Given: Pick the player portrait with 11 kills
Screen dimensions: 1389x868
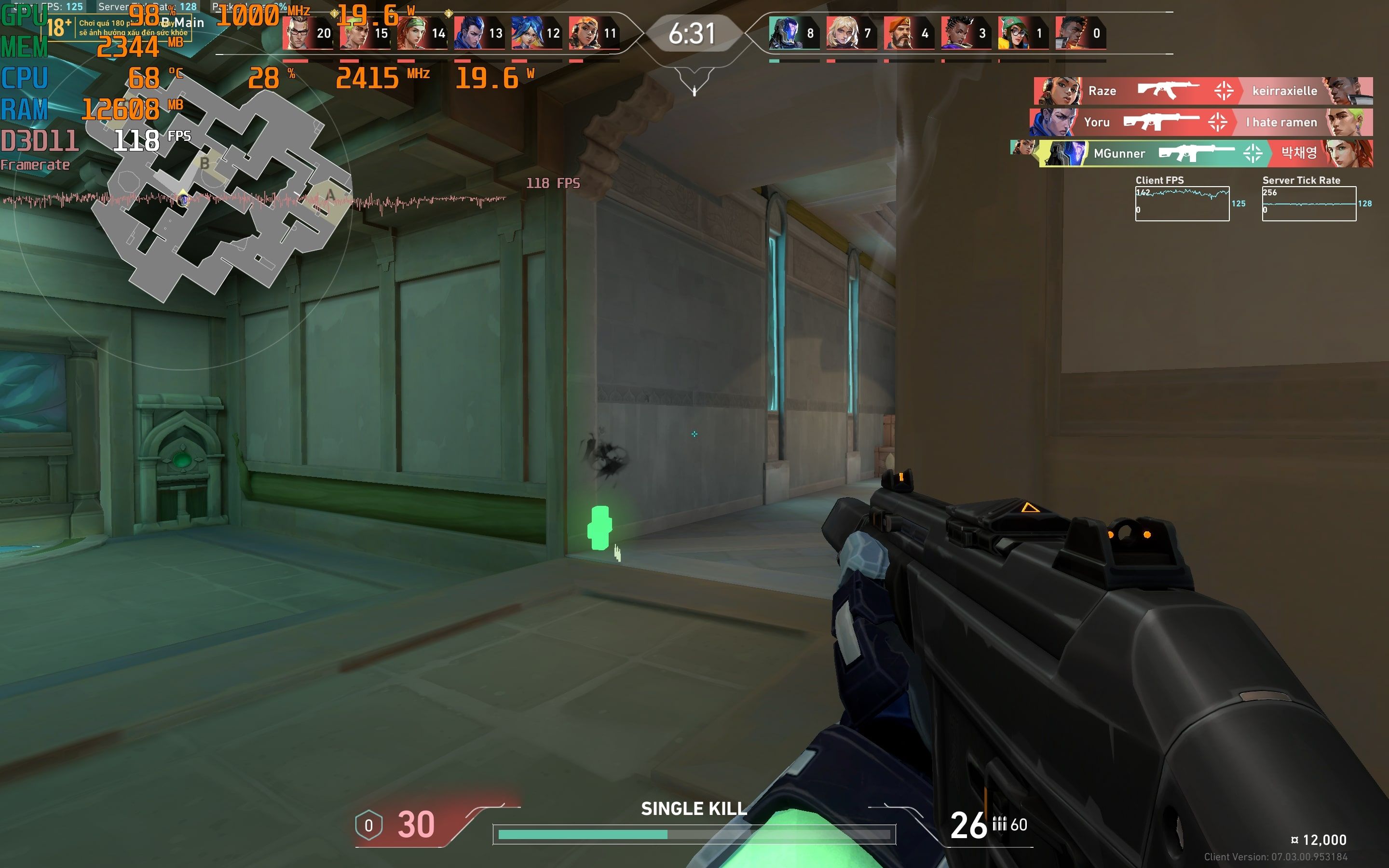Looking at the screenshot, I should [585, 33].
